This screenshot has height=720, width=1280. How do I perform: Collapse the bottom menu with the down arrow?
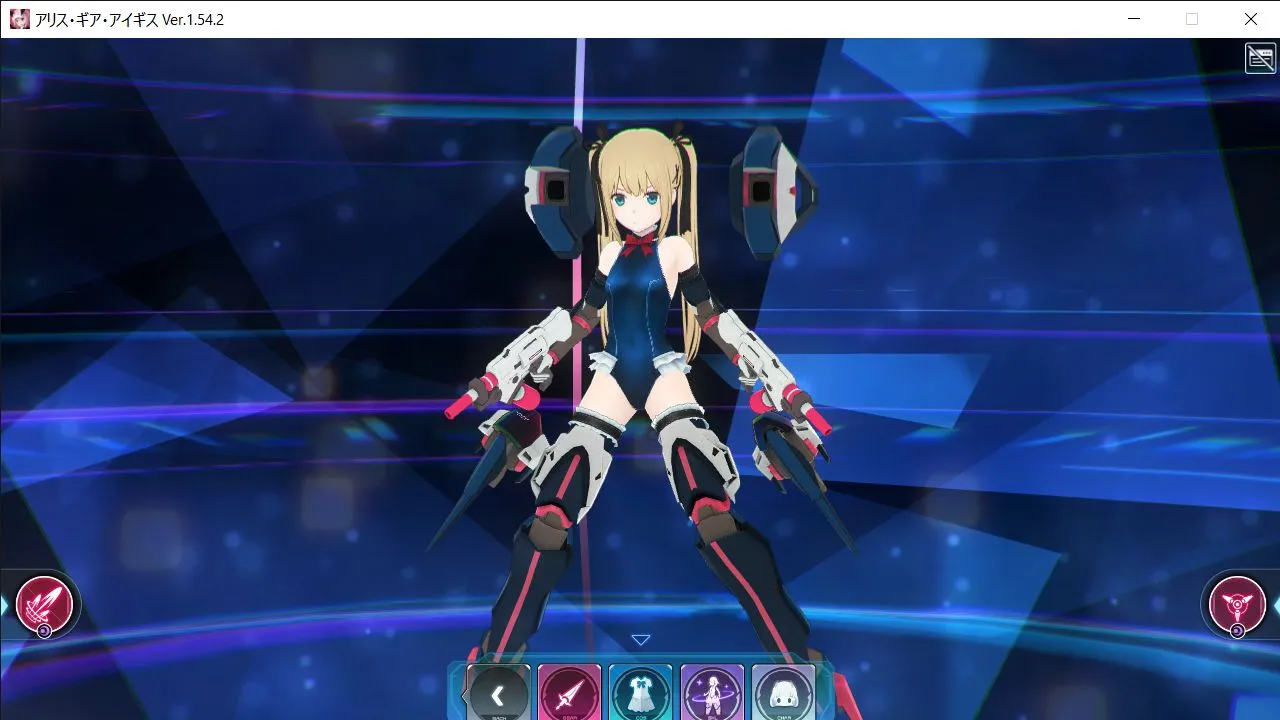click(x=641, y=640)
